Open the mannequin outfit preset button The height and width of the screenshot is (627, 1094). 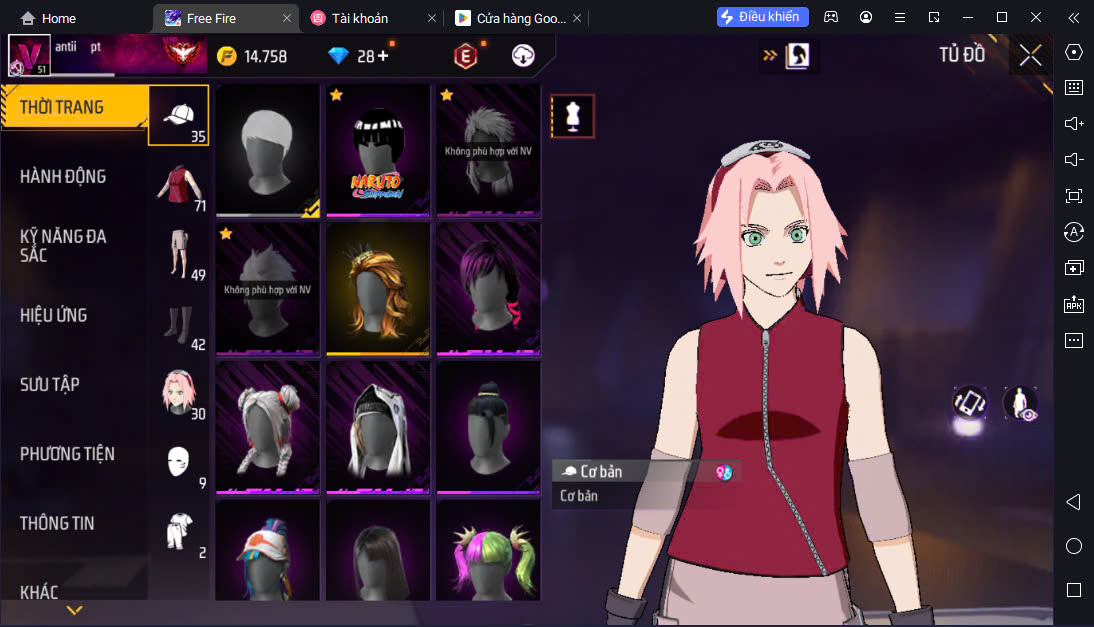tap(573, 116)
